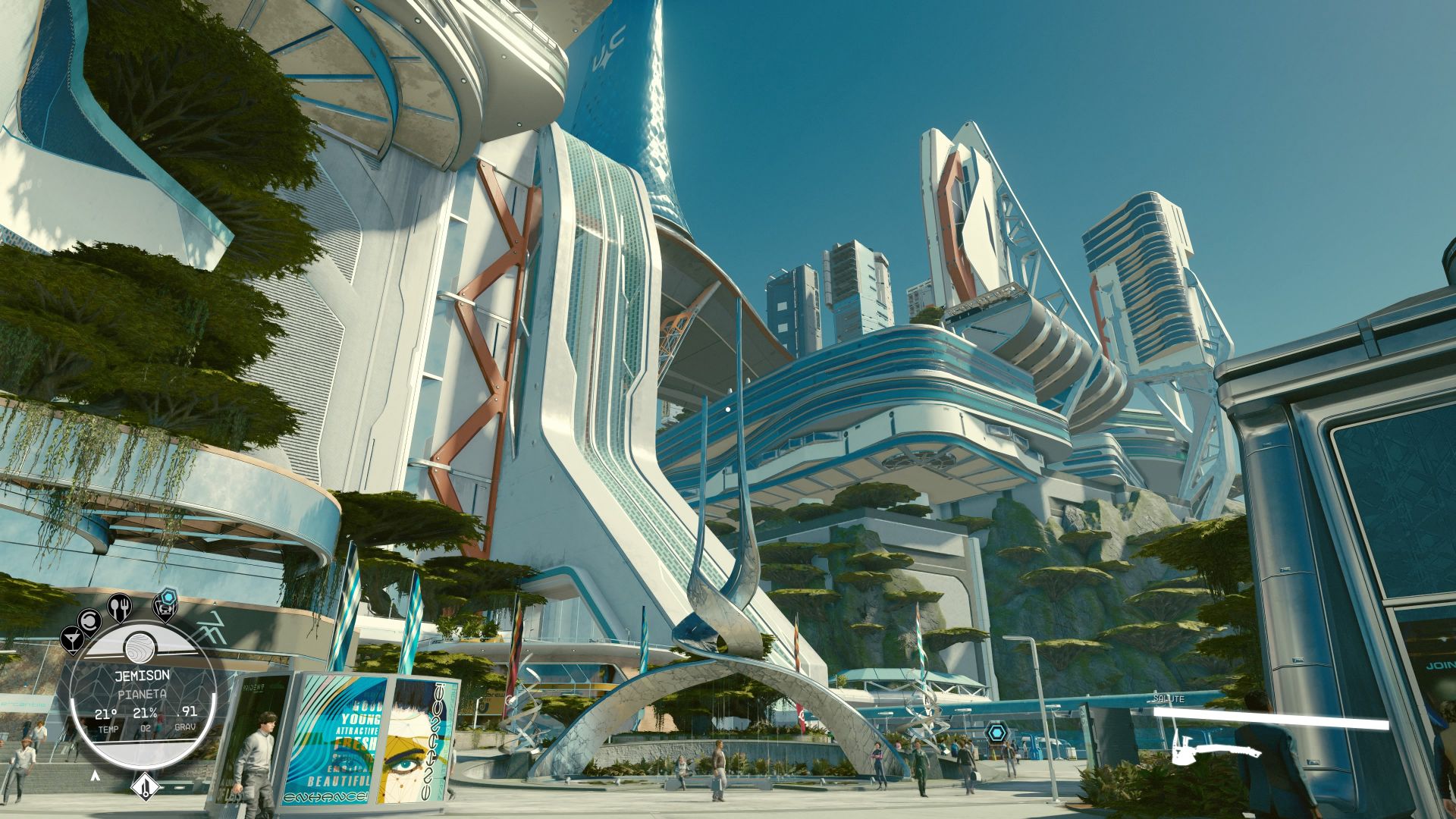Click the fork and spoon restaurant marker

coord(119,607)
